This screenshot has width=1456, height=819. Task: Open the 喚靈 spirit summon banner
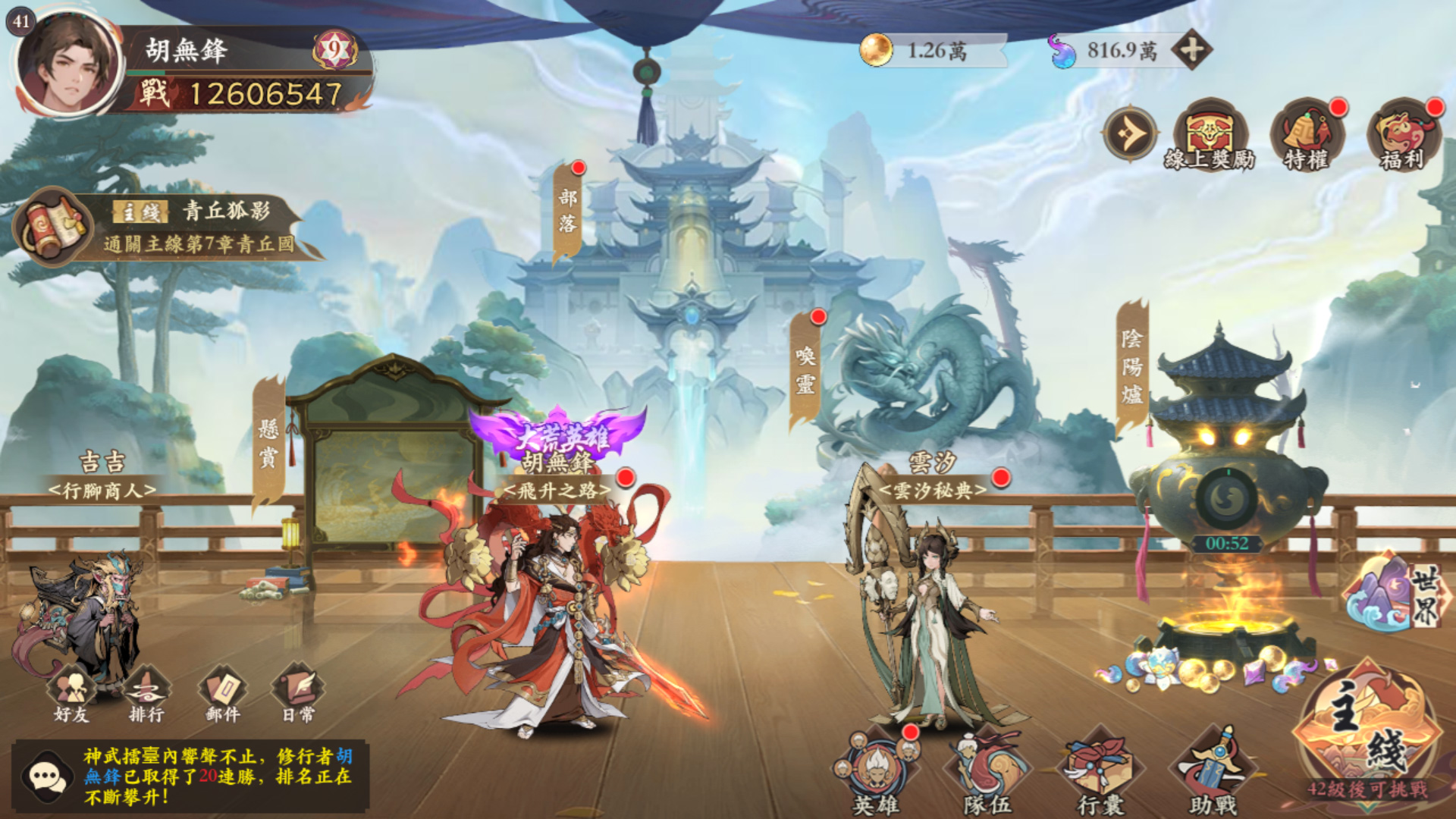805,370
